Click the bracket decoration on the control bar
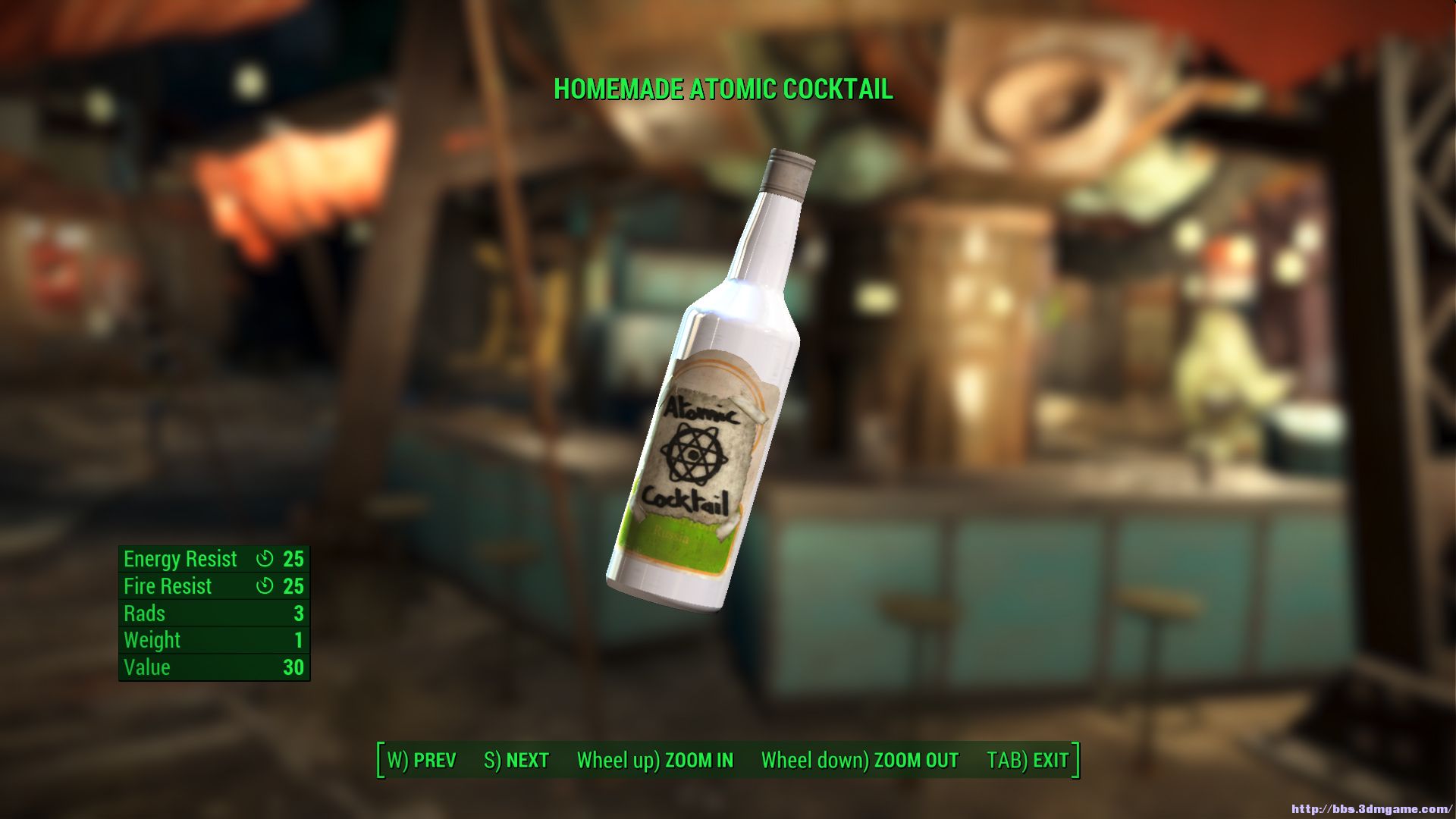 click(379, 758)
